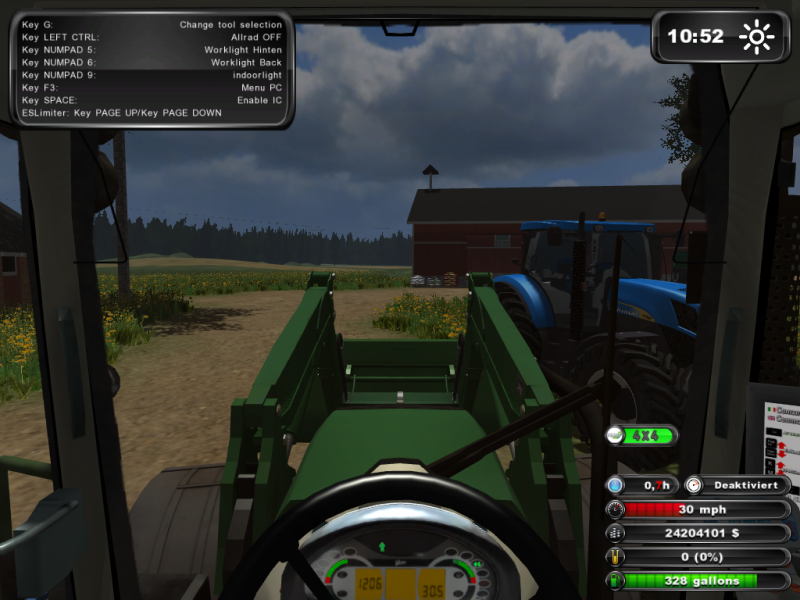
Task: Click the yellow fill level icon
Action: (615, 557)
